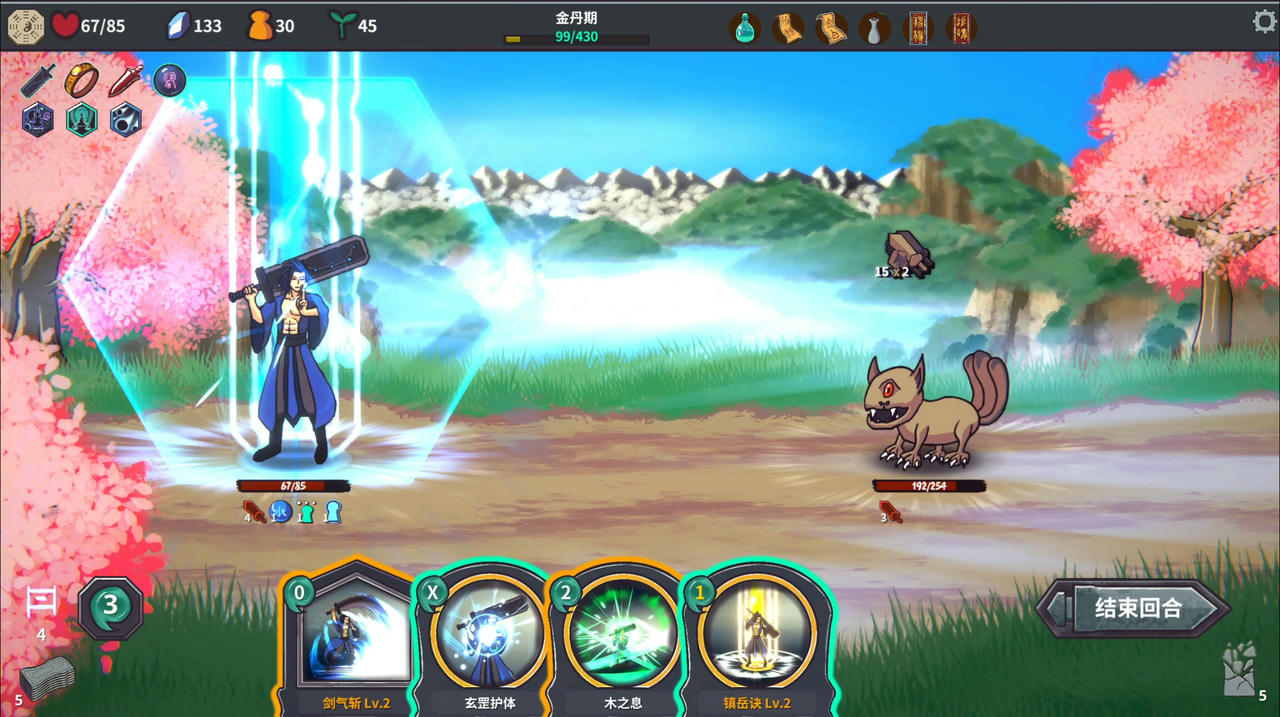Open the blue-framed red talisman item
This screenshot has height=717, width=1280.
click(x=917, y=28)
